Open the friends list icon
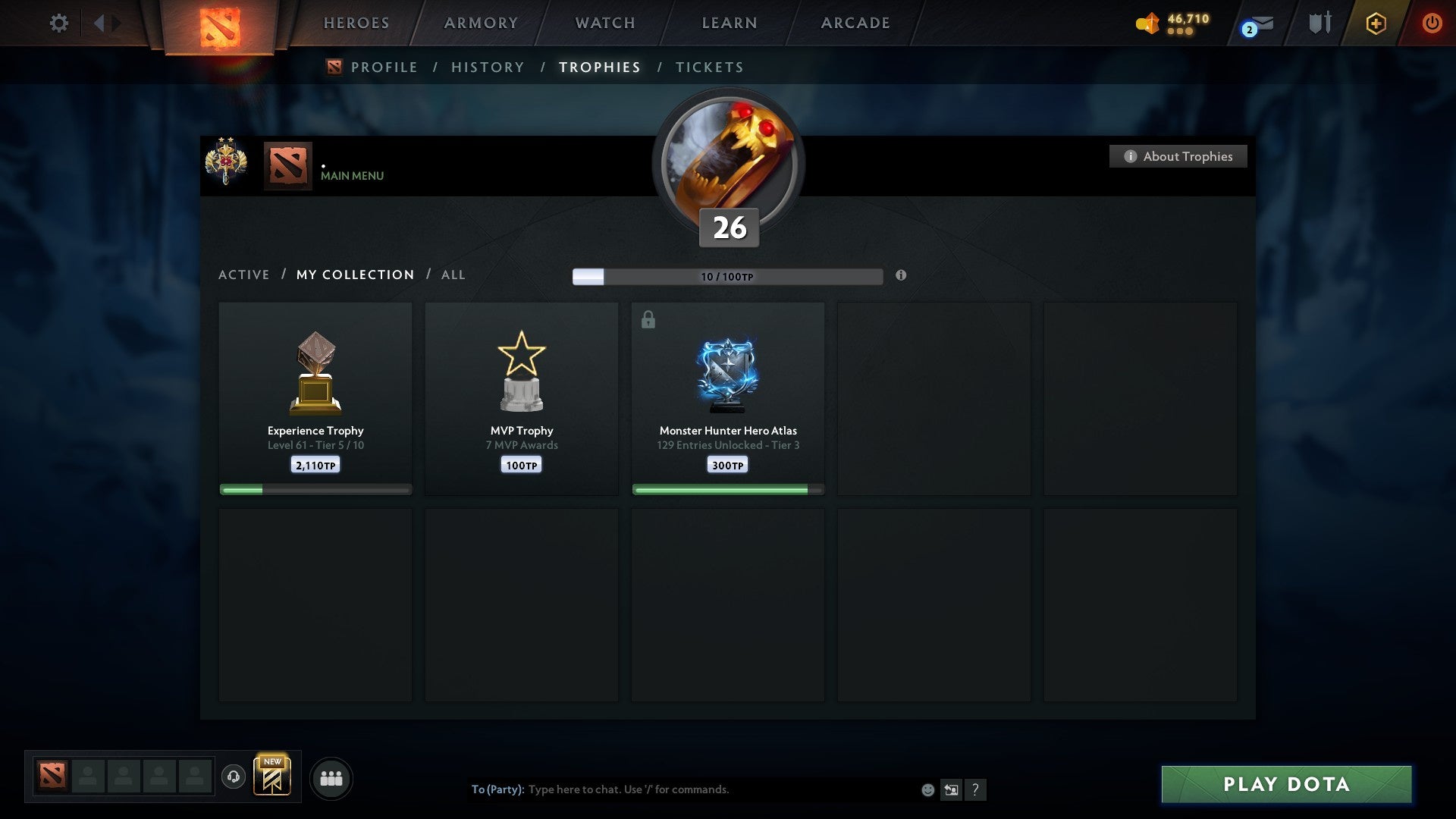 click(331, 778)
